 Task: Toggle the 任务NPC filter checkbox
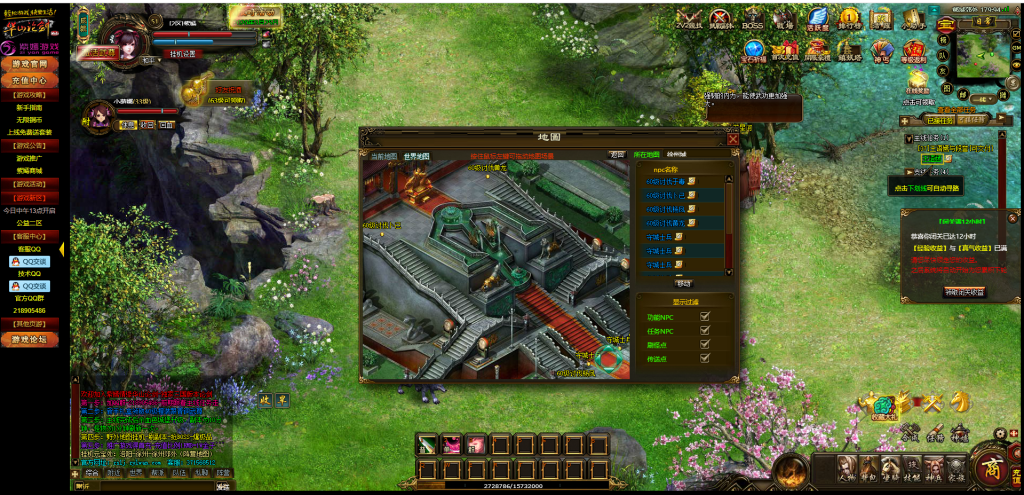pos(705,331)
